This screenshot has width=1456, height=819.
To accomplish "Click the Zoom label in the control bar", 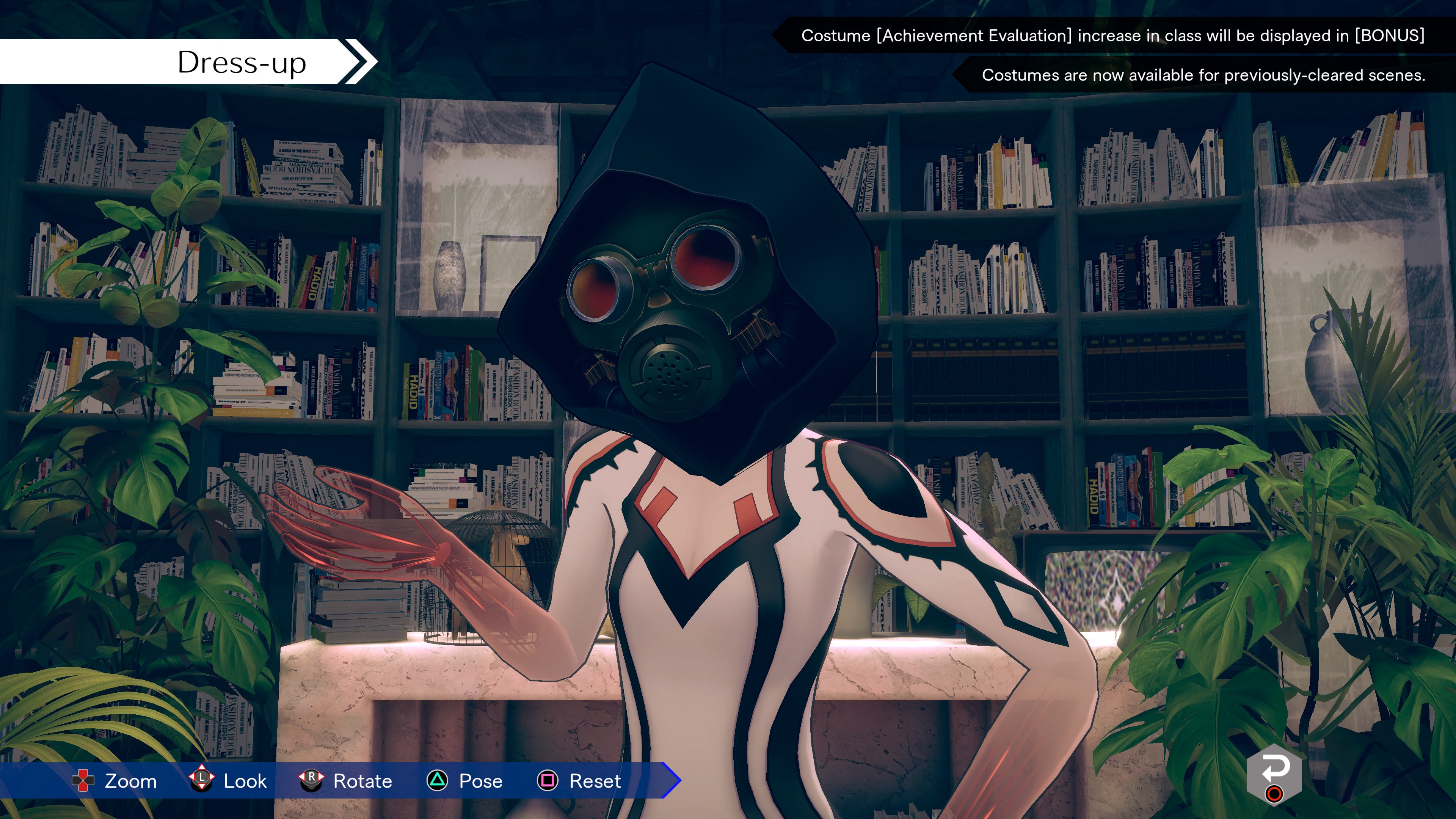I will [130, 782].
